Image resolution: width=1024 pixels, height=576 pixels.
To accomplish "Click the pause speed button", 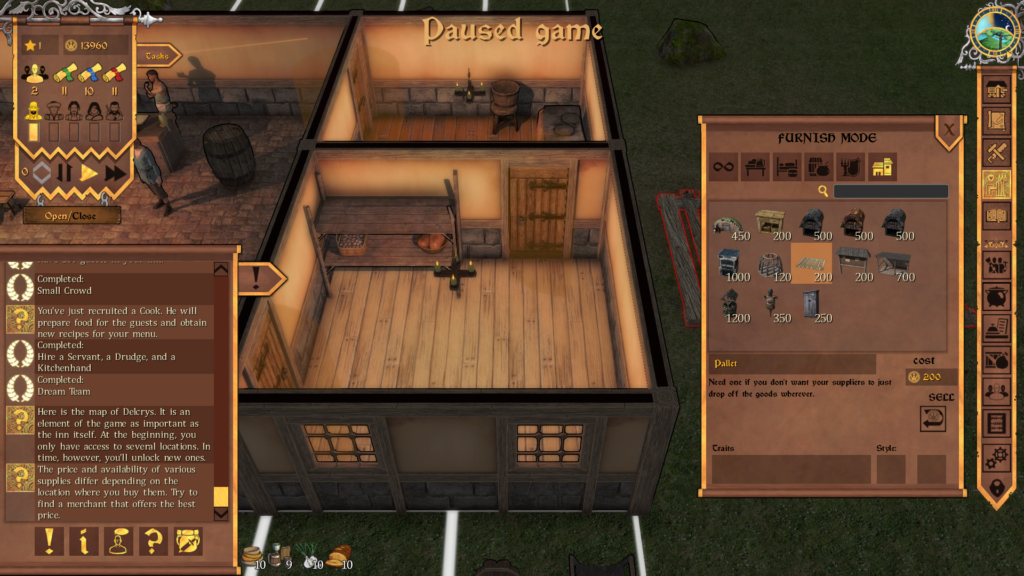I will pos(64,173).
